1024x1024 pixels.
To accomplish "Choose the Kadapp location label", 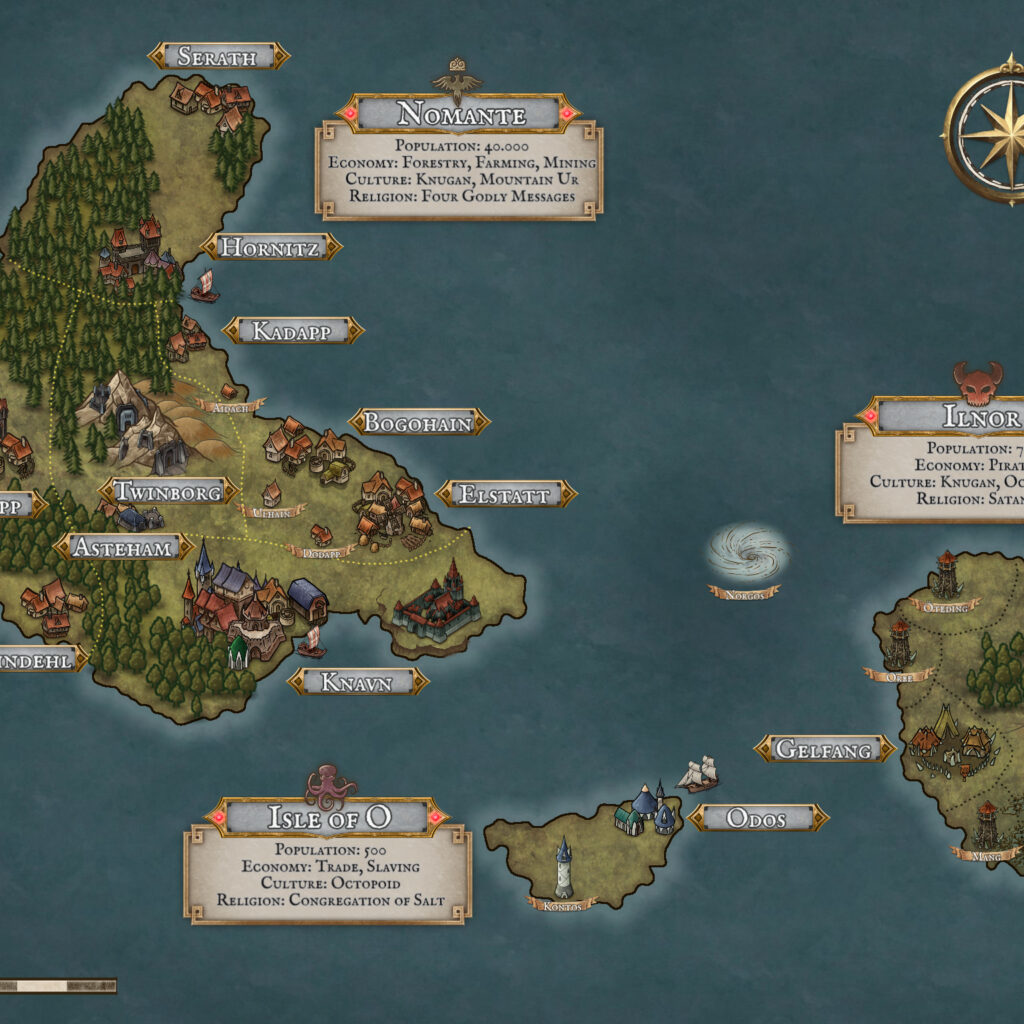I will [x=292, y=331].
